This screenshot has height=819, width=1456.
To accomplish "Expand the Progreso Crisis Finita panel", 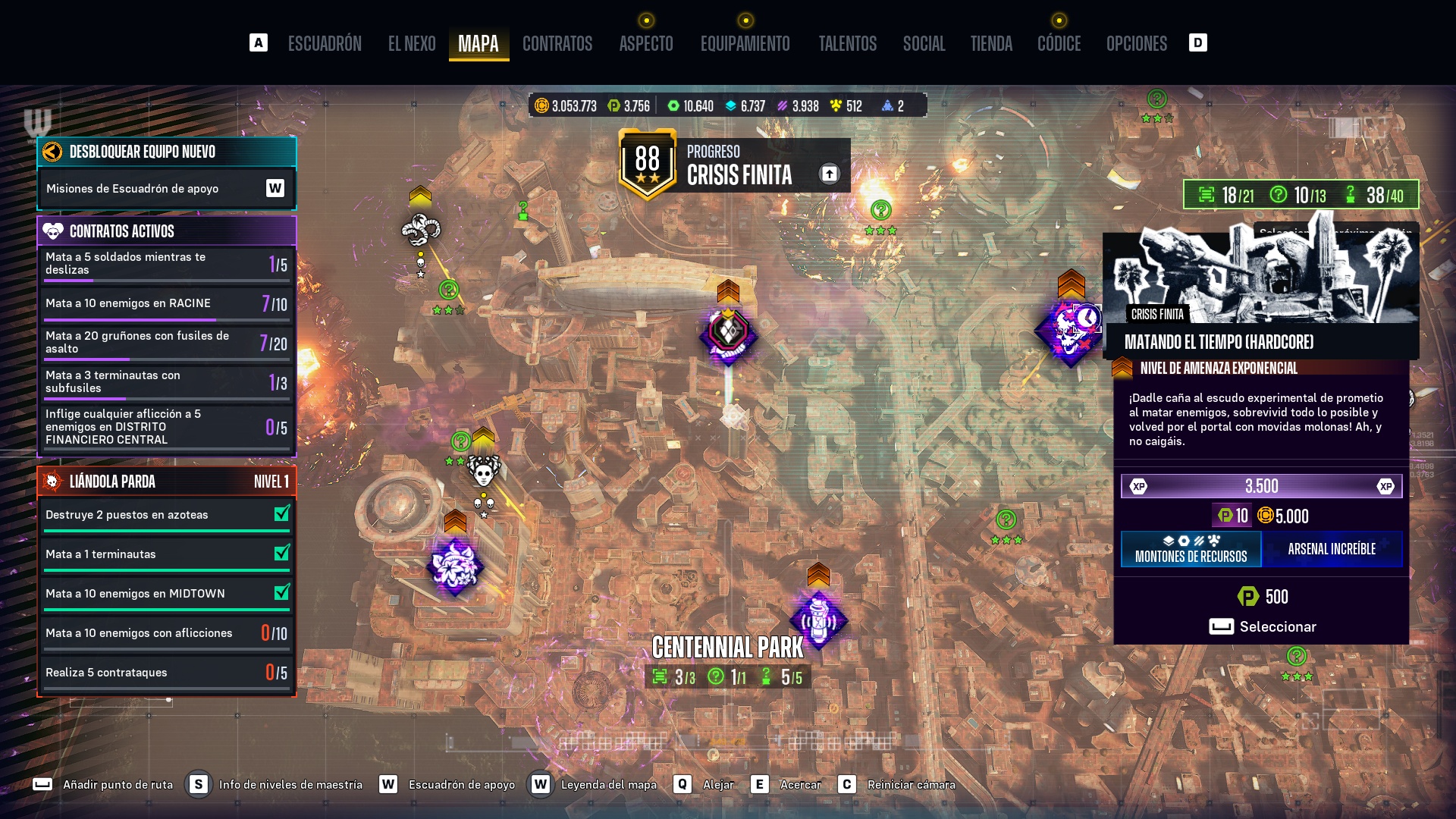I will click(829, 174).
